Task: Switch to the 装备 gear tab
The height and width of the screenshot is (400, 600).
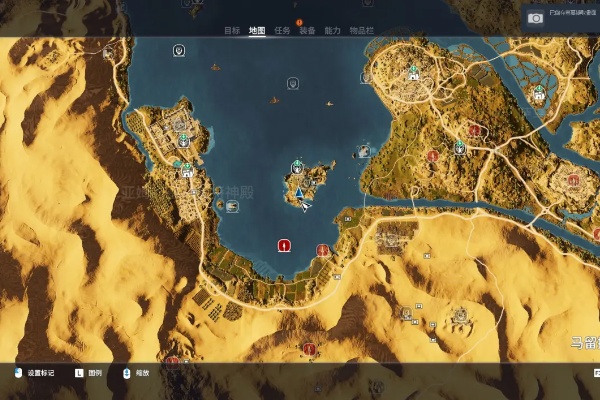Action: (x=307, y=31)
